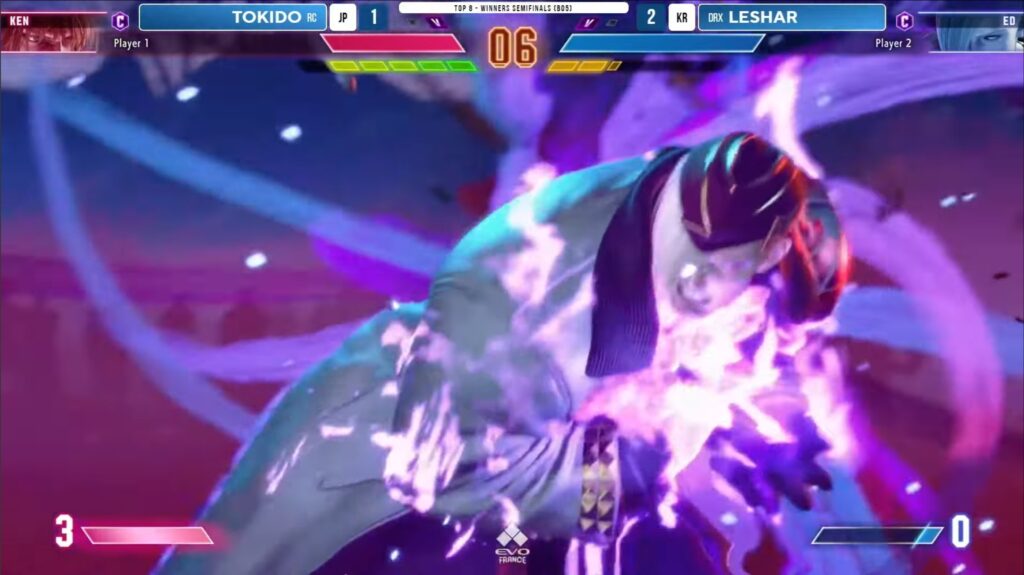The width and height of the screenshot is (1024, 575).
Task: Click the EVO France logo
Action: tap(512, 542)
